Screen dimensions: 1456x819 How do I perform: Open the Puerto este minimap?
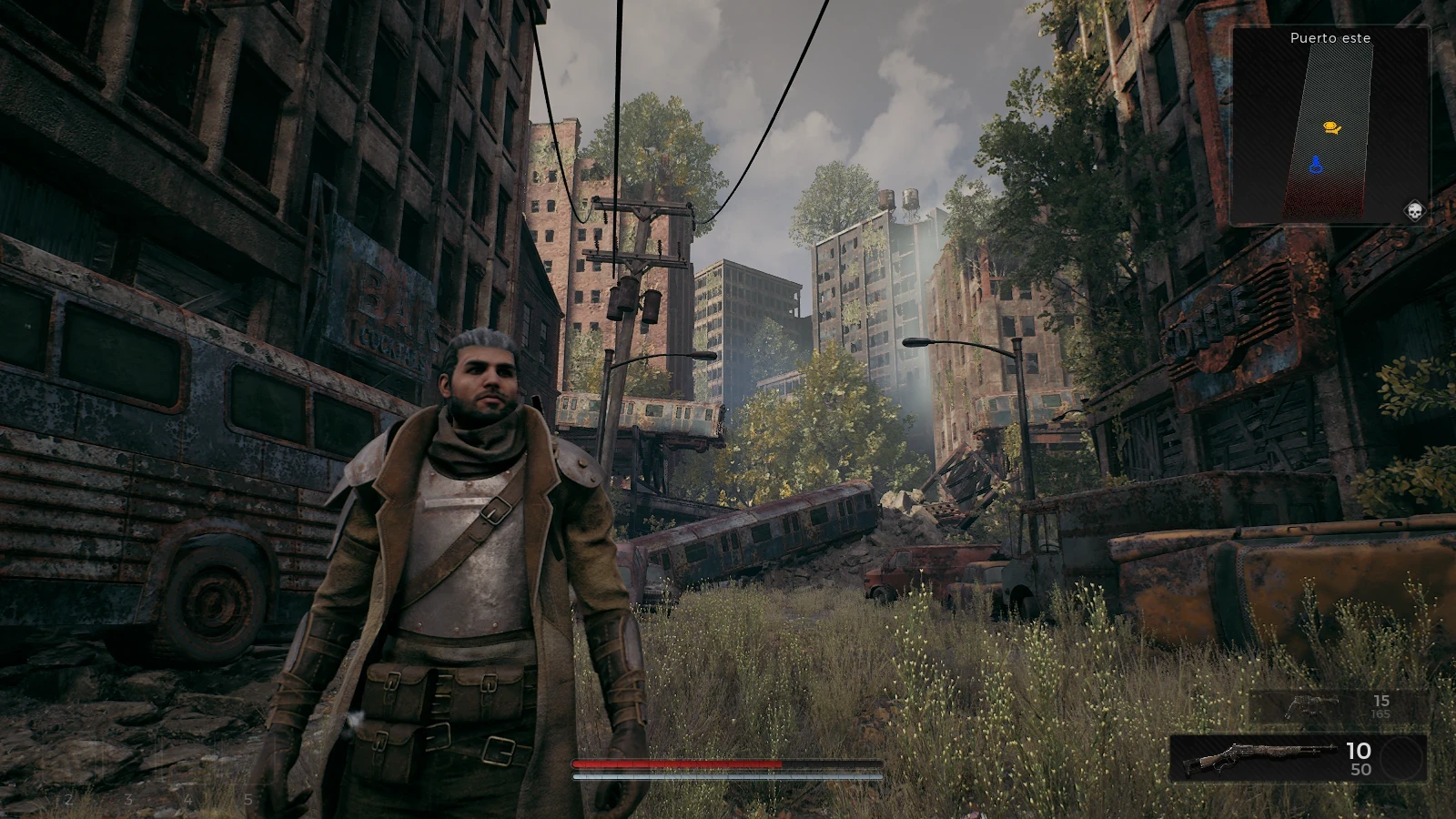pos(1330,126)
